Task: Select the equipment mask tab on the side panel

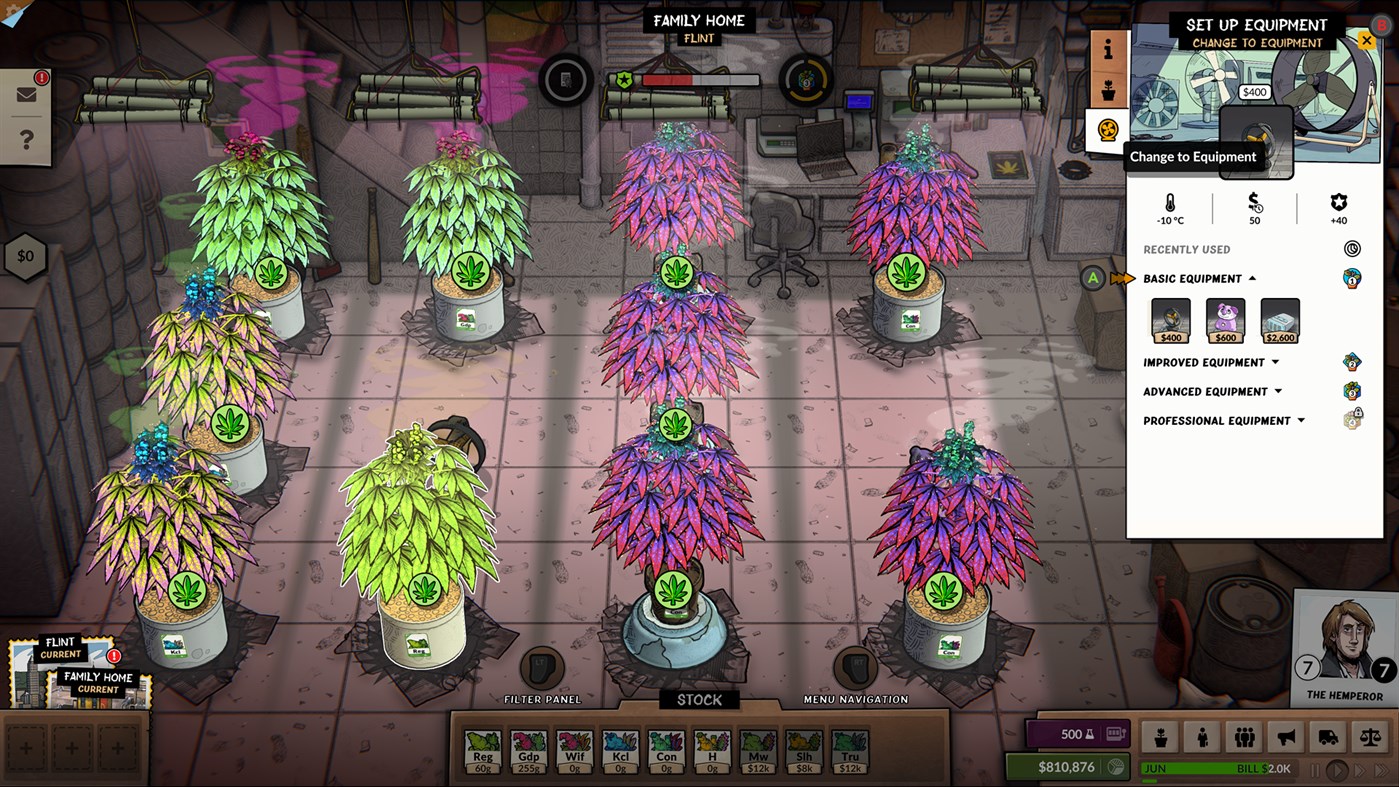Action: tap(1106, 130)
